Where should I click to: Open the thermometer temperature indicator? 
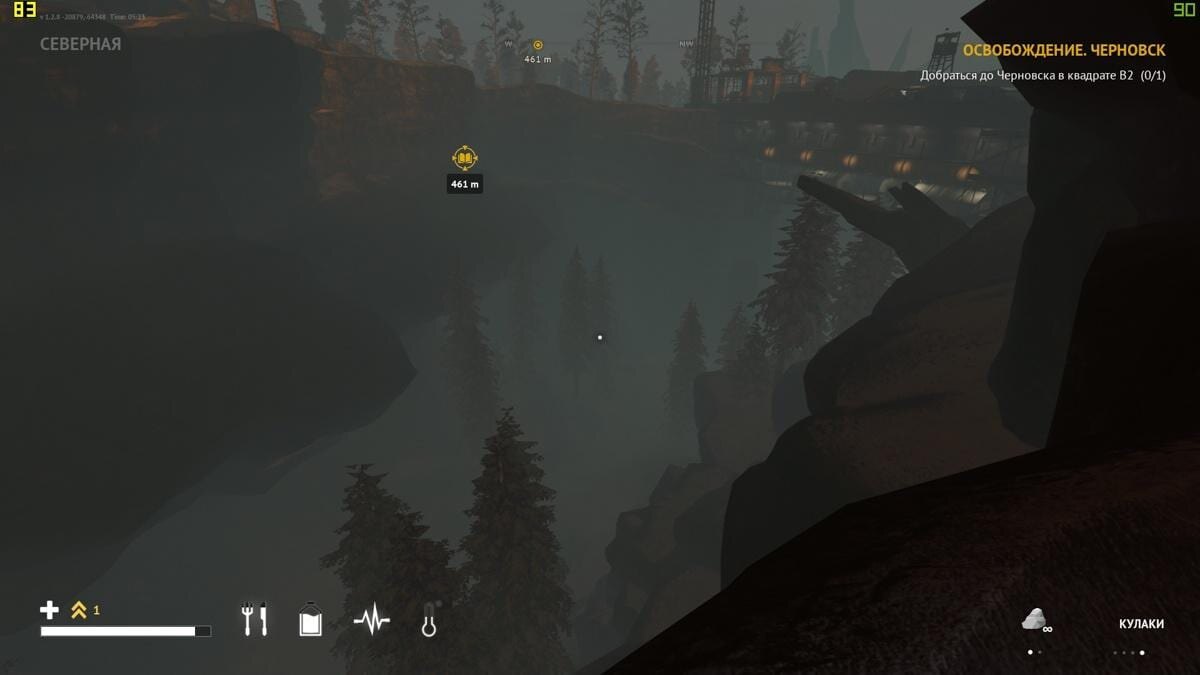pyautogui.click(x=430, y=619)
